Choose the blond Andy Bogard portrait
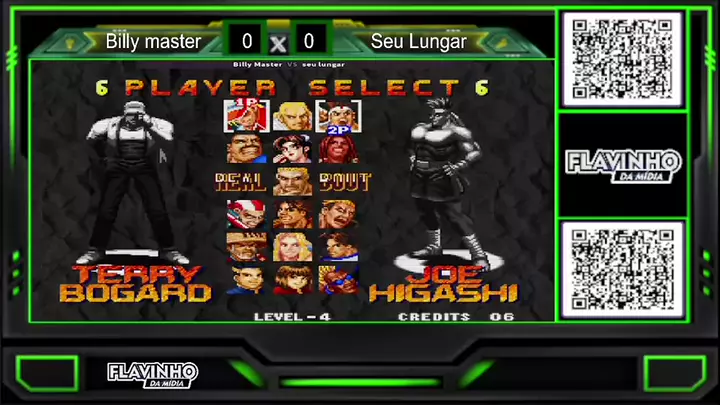The image size is (720, 405). (292, 116)
